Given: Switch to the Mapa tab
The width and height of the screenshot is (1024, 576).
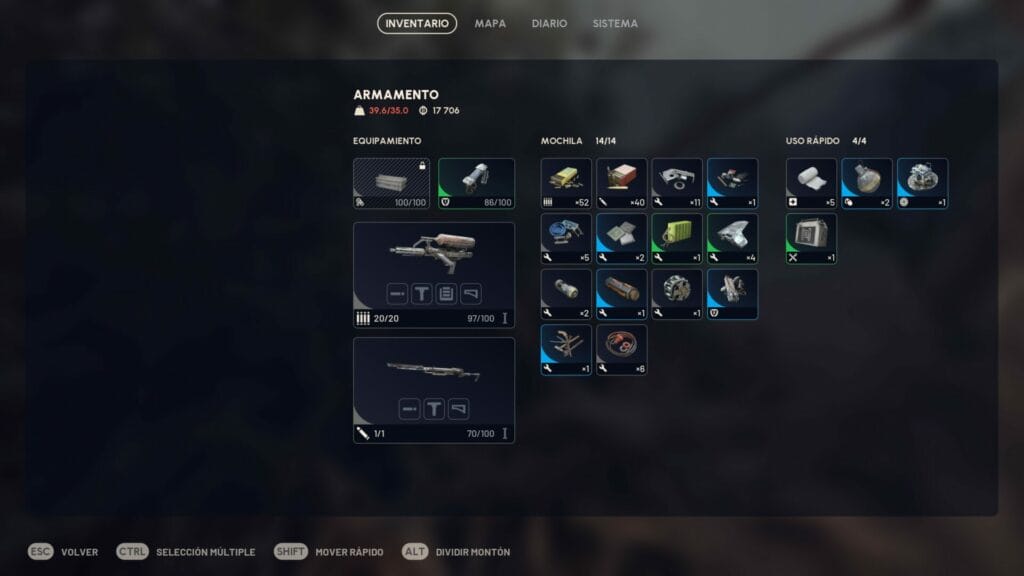Looking at the screenshot, I should 490,23.
